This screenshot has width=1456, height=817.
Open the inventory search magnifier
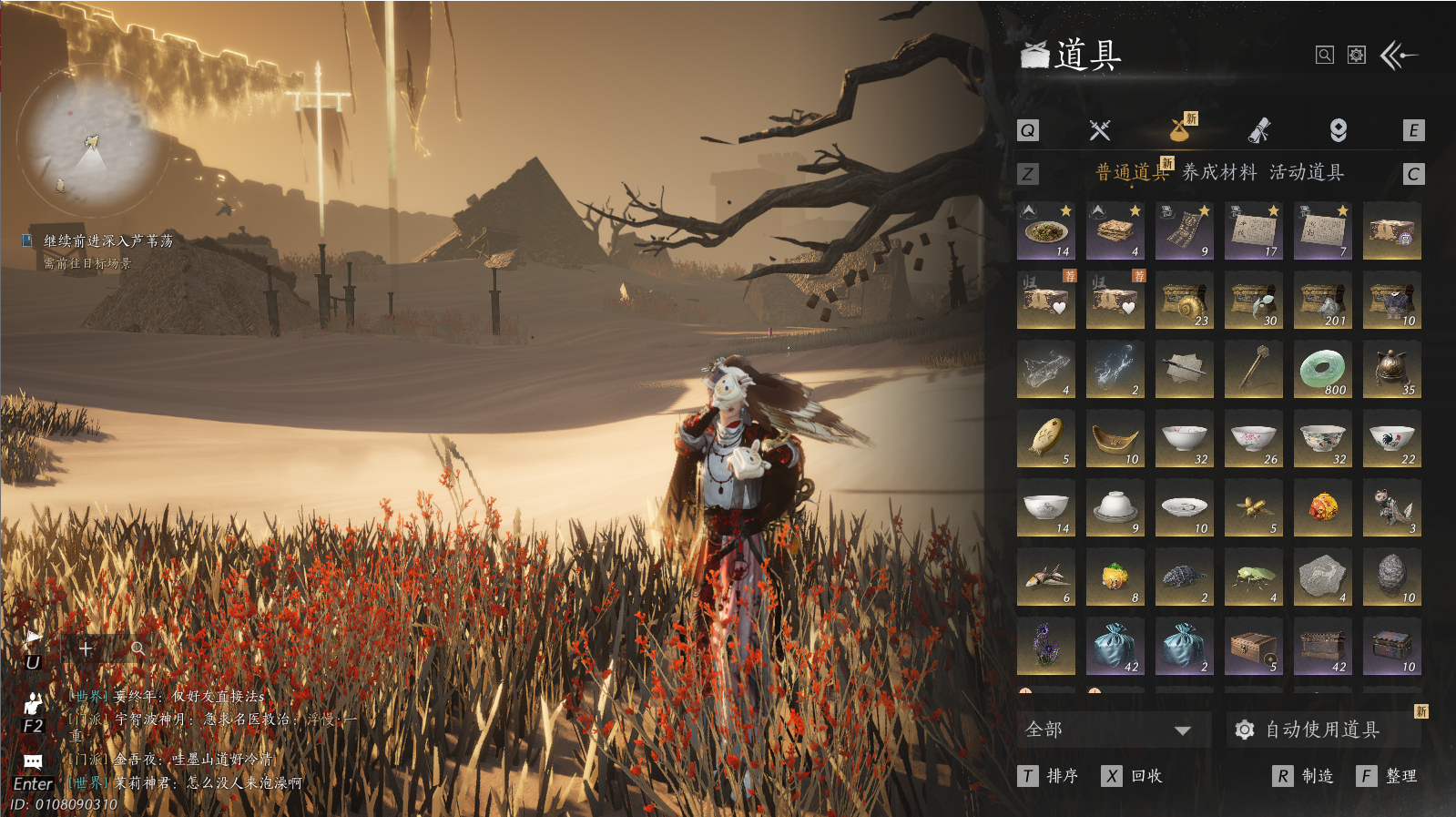point(1325,56)
